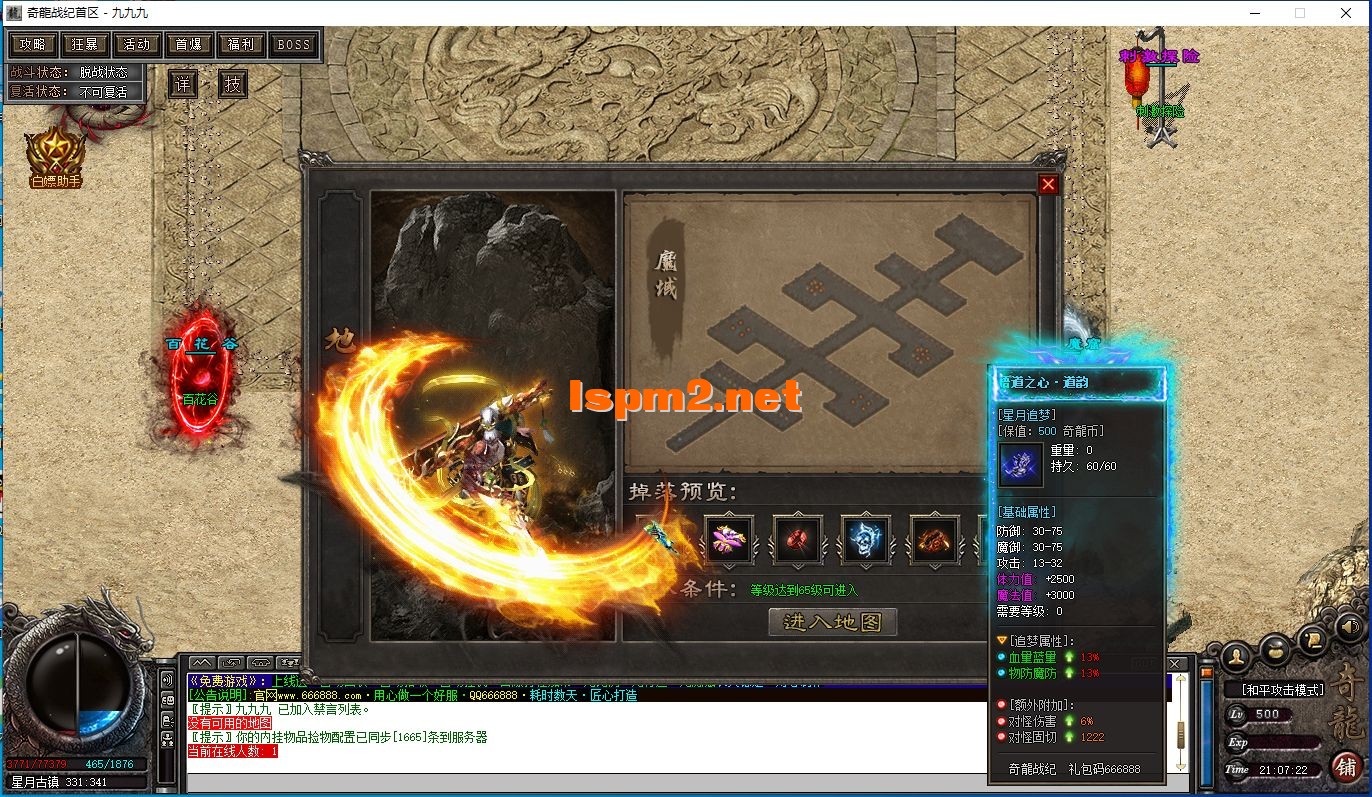Switch the 和平攻击模式 attack mode
This screenshot has height=797, width=1372.
1281,690
